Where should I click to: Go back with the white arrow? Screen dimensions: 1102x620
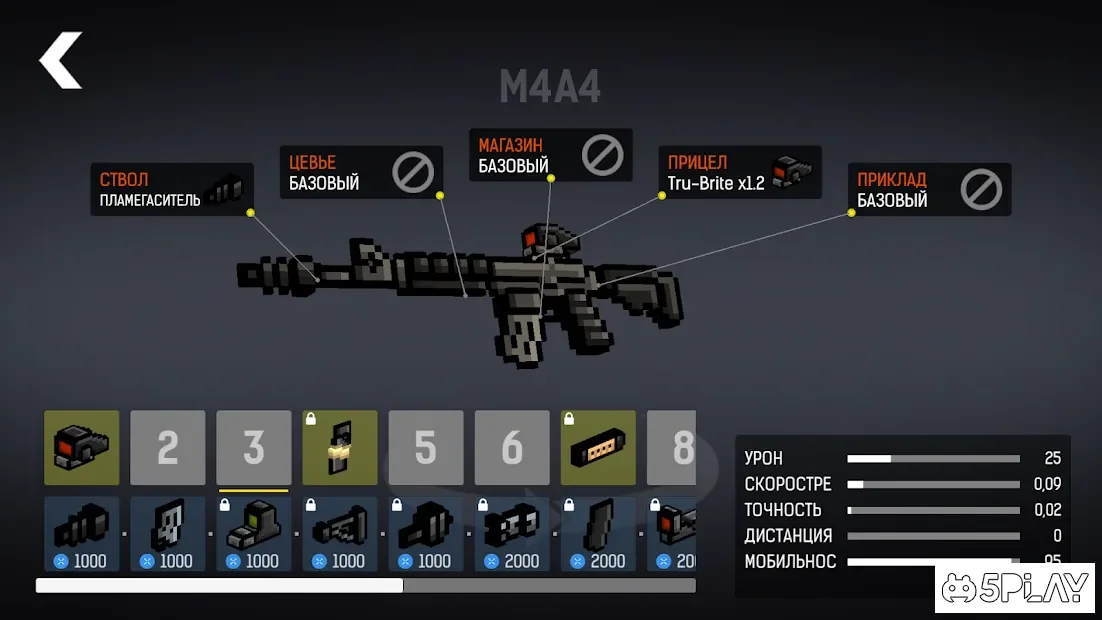click(61, 60)
